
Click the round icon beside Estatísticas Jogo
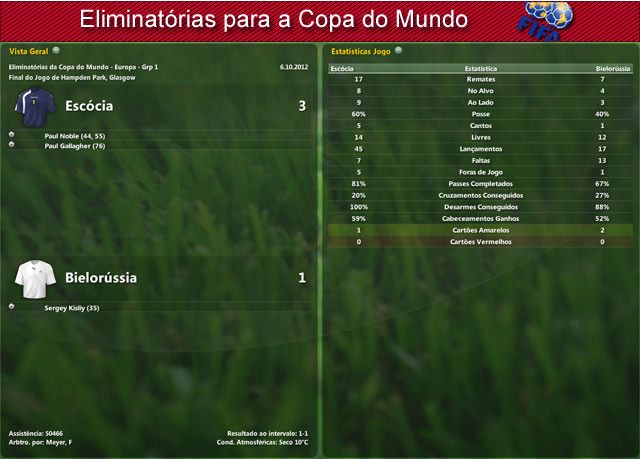(x=398, y=49)
